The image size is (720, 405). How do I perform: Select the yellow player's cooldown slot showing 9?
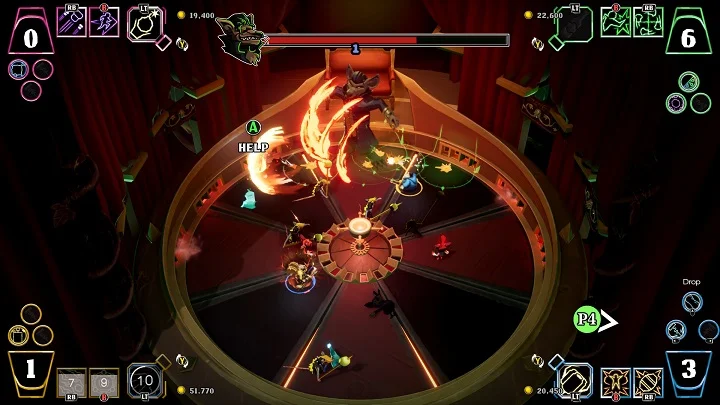103,382
